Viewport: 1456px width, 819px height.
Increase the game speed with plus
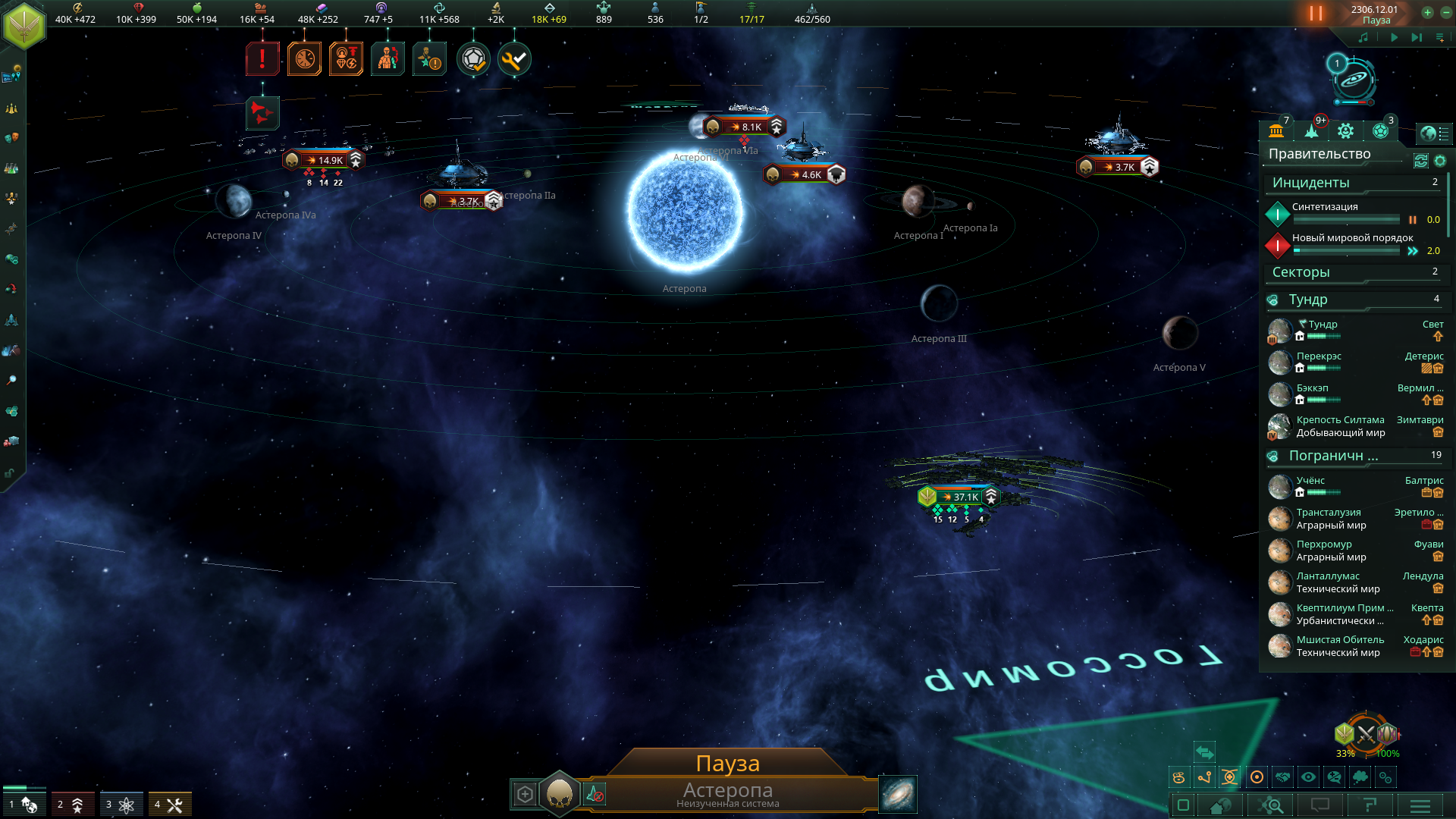(1427, 12)
